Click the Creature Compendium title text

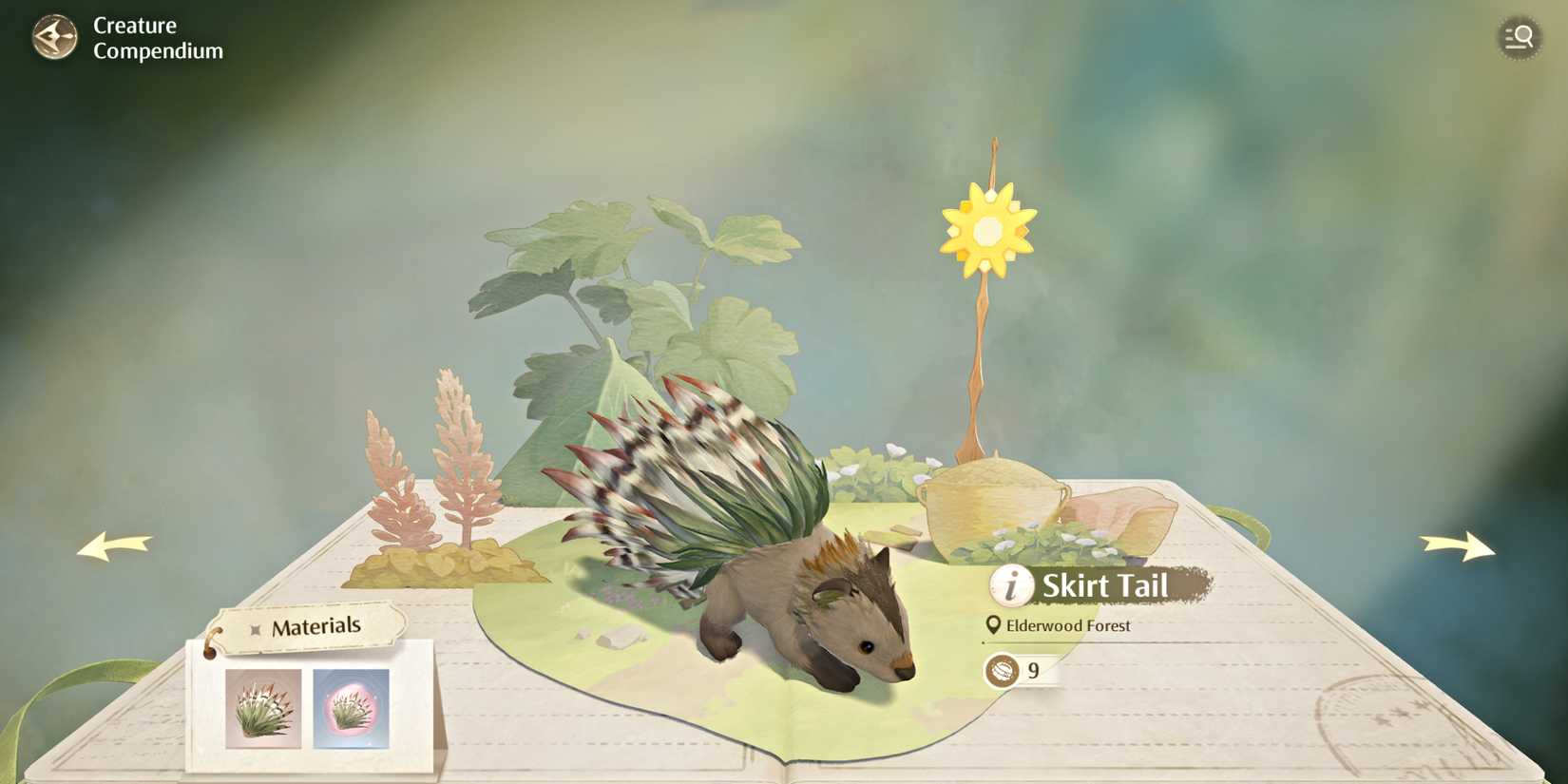[x=157, y=38]
